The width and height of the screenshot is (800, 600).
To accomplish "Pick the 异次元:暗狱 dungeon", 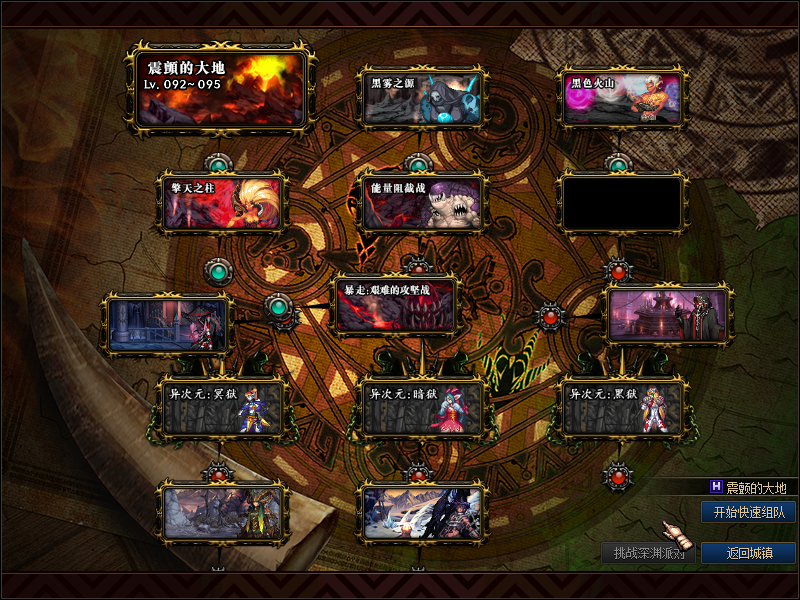I will coord(421,408).
